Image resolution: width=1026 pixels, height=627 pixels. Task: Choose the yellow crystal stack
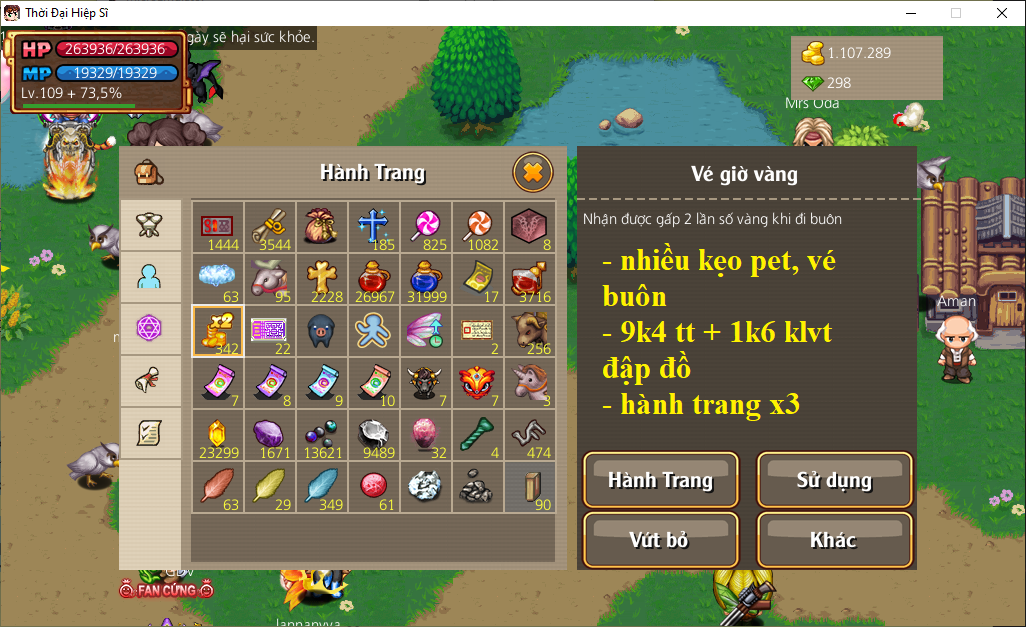(217, 434)
